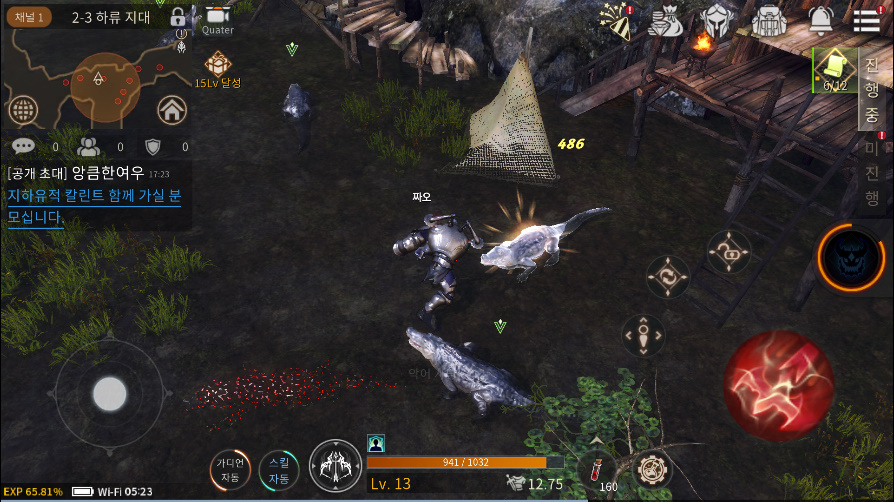Viewport: 894px width, 502px height.
Task: Tap the home icon on minimap
Action: click(172, 109)
